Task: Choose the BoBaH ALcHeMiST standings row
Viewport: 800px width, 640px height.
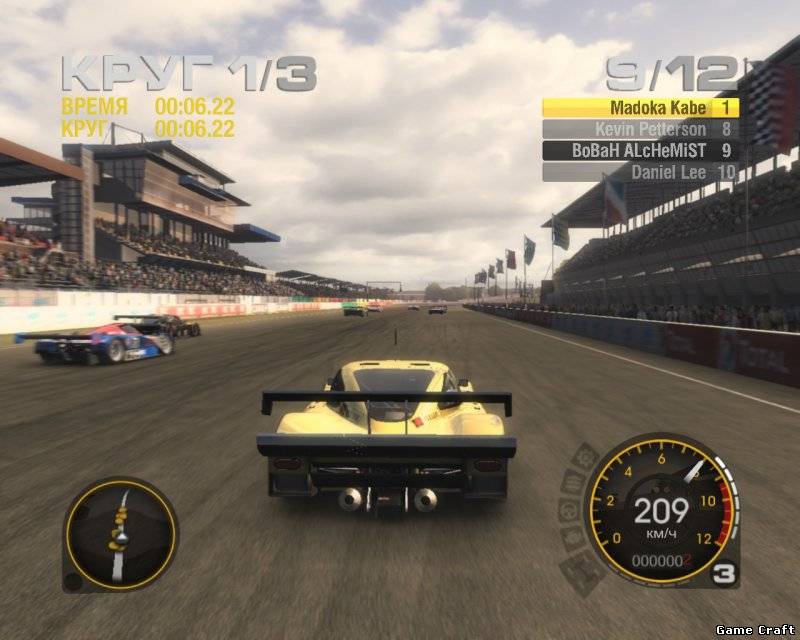Action: (640, 151)
